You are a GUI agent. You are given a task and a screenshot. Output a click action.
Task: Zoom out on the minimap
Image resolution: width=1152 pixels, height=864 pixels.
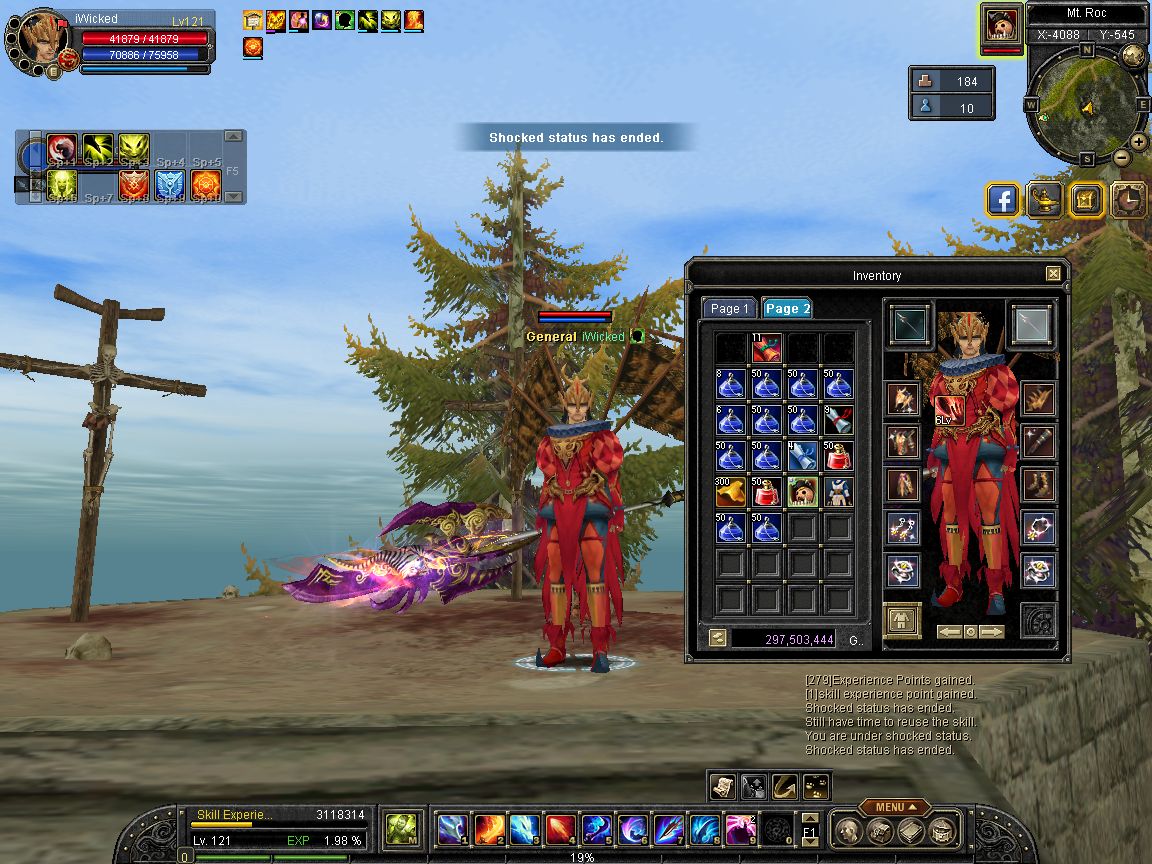pyautogui.click(x=1122, y=157)
